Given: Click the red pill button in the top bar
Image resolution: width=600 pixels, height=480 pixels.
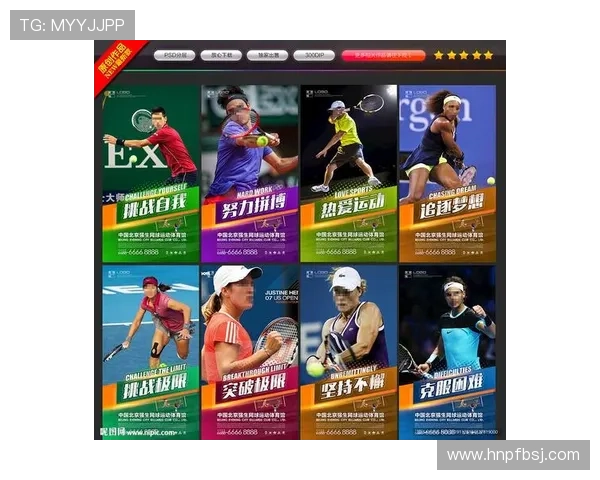Looking at the screenshot, I should pos(383,56).
